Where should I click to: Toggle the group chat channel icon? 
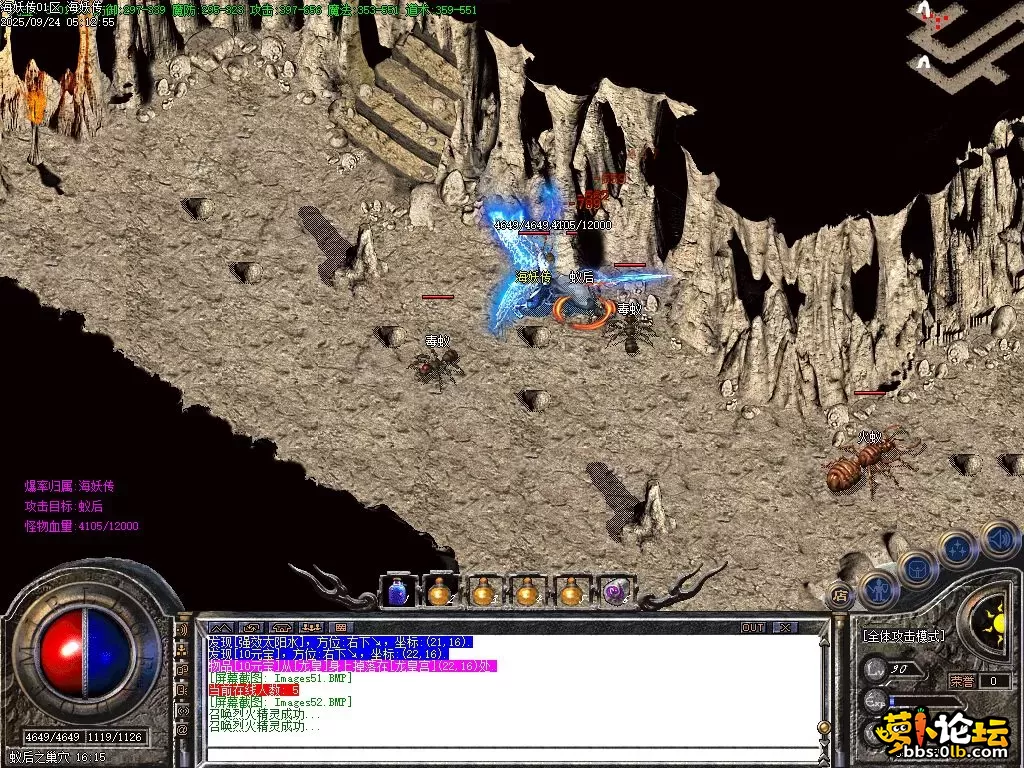(182, 651)
